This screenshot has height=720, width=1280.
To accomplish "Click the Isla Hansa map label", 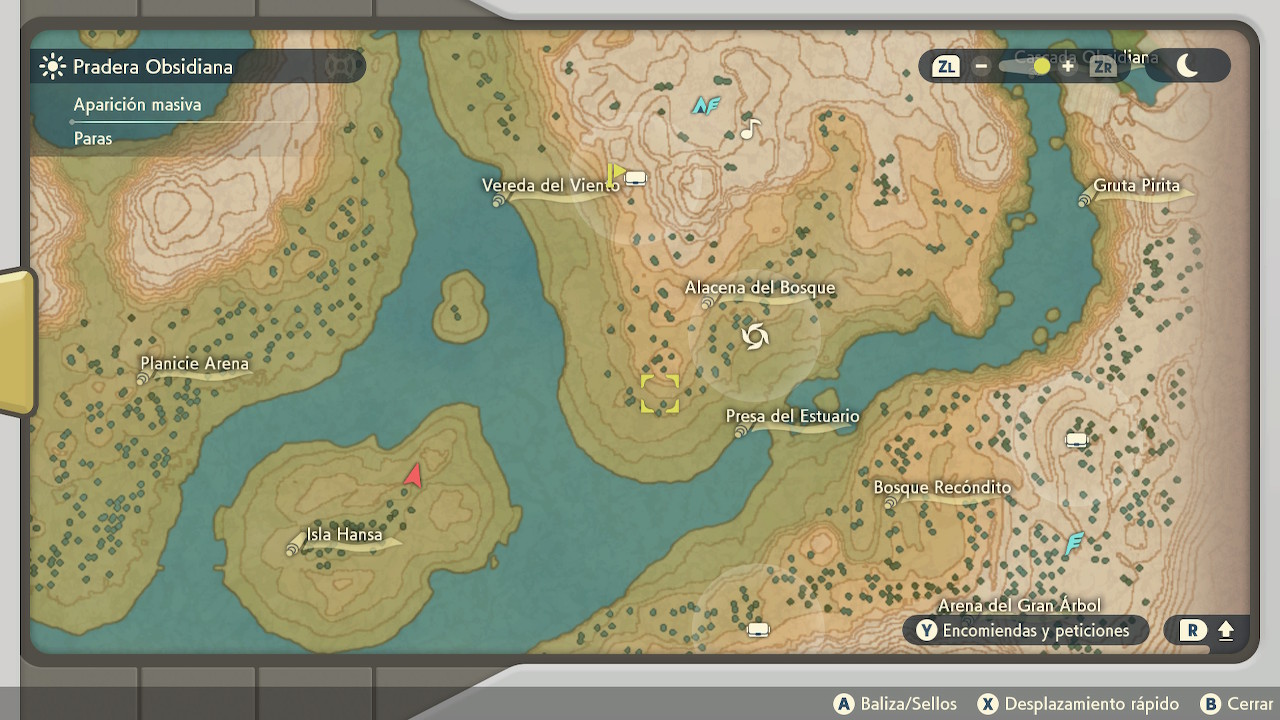I will tap(344, 536).
